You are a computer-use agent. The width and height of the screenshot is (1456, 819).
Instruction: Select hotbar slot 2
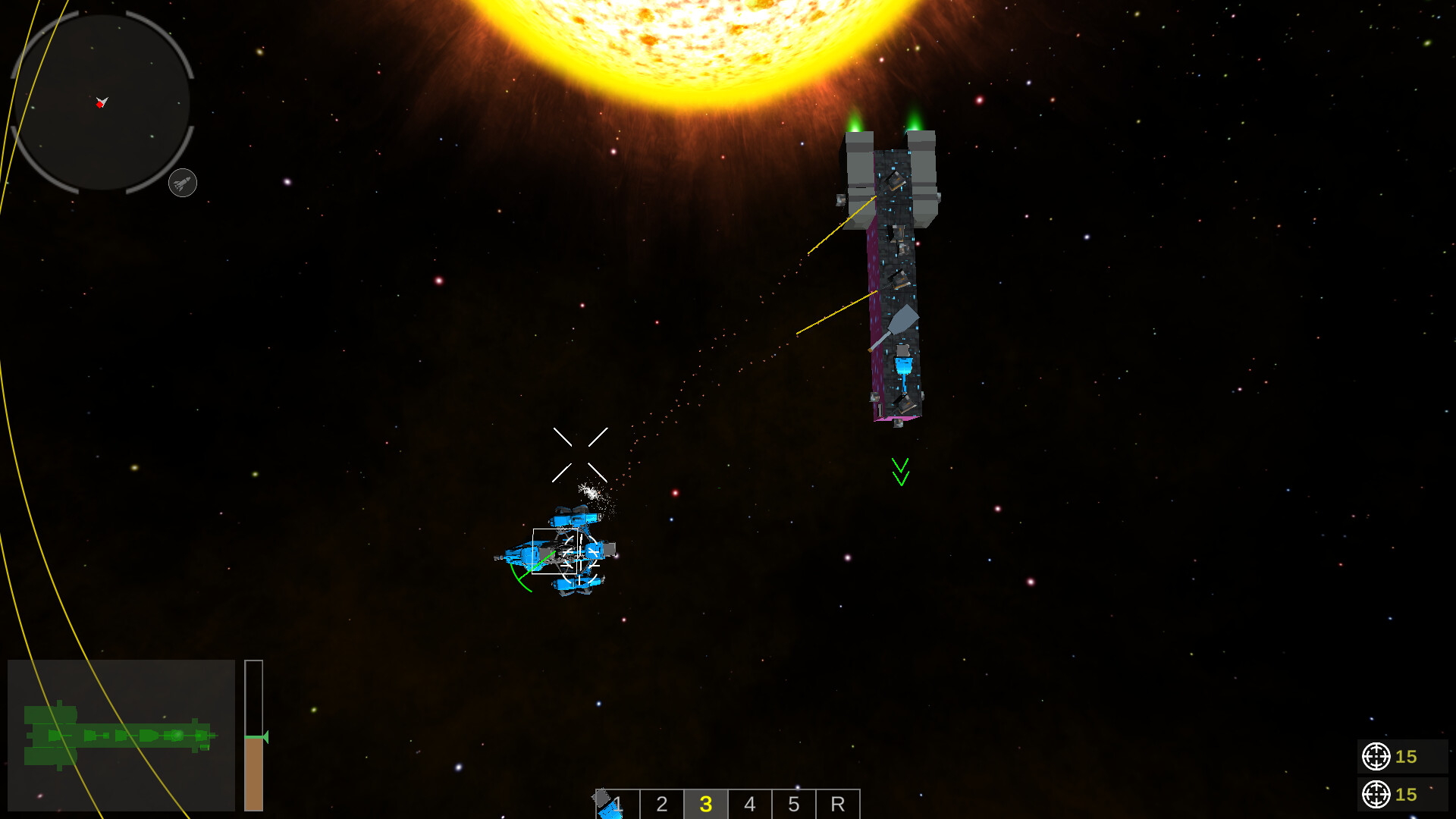click(661, 805)
